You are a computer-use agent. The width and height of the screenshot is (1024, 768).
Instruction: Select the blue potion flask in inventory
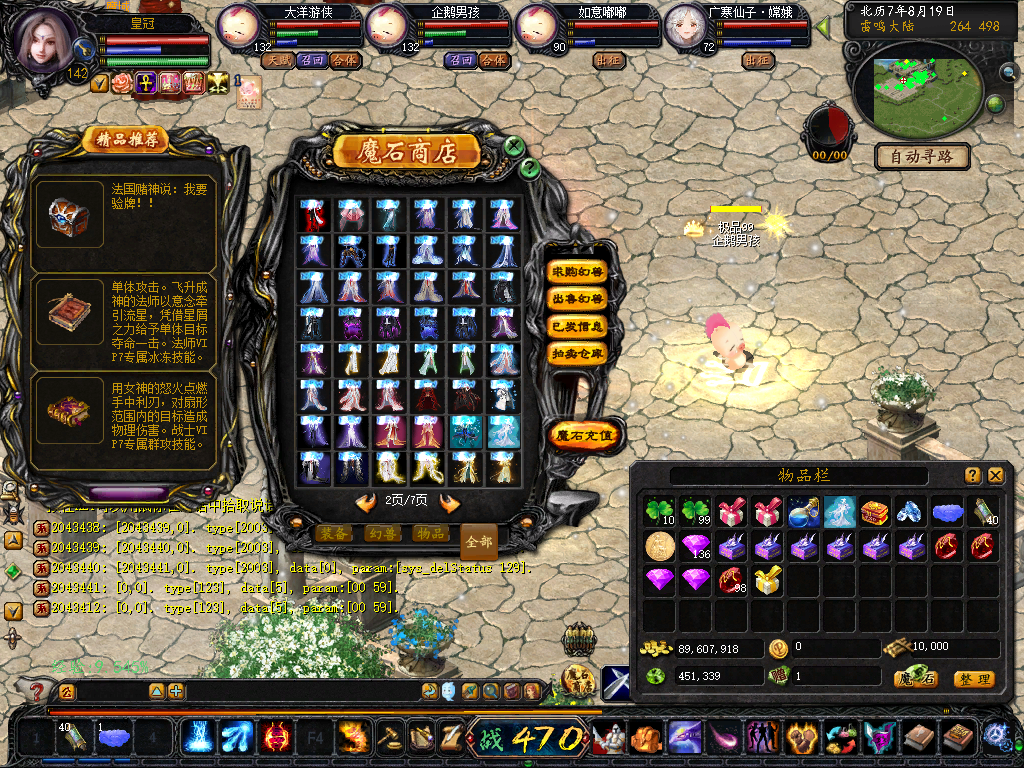point(803,512)
